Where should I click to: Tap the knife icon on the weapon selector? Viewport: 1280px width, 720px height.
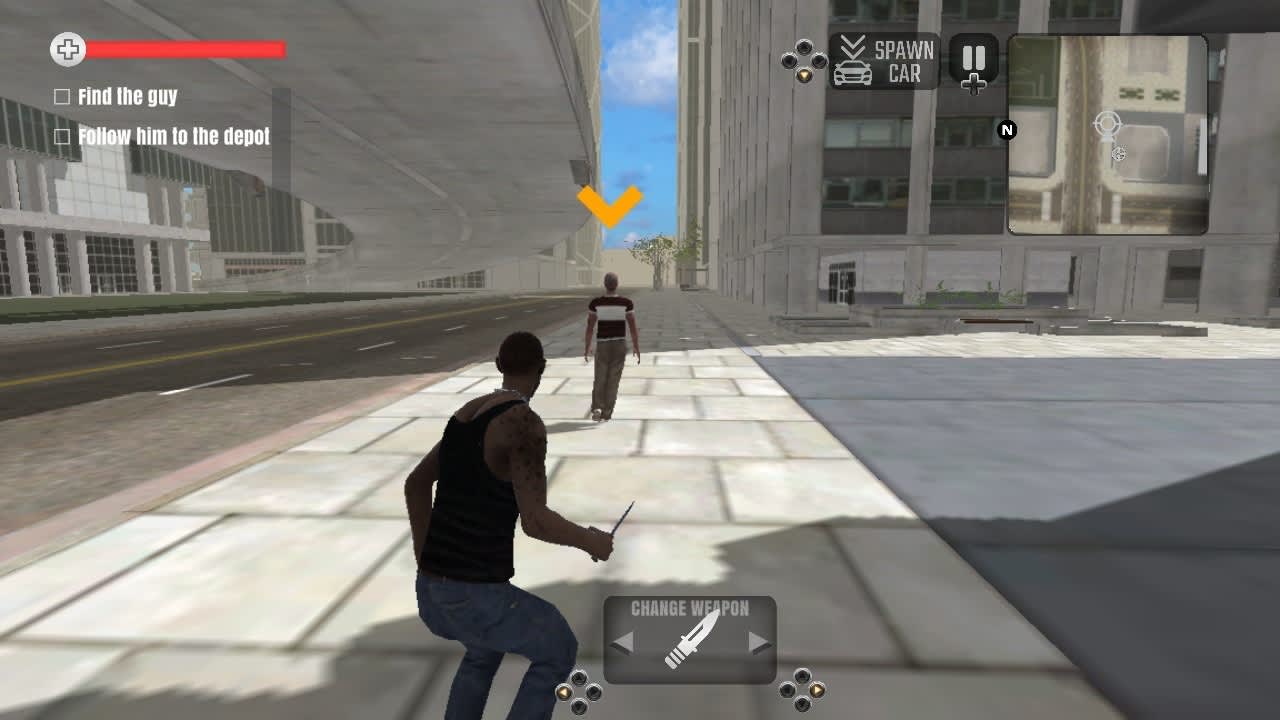click(x=690, y=641)
